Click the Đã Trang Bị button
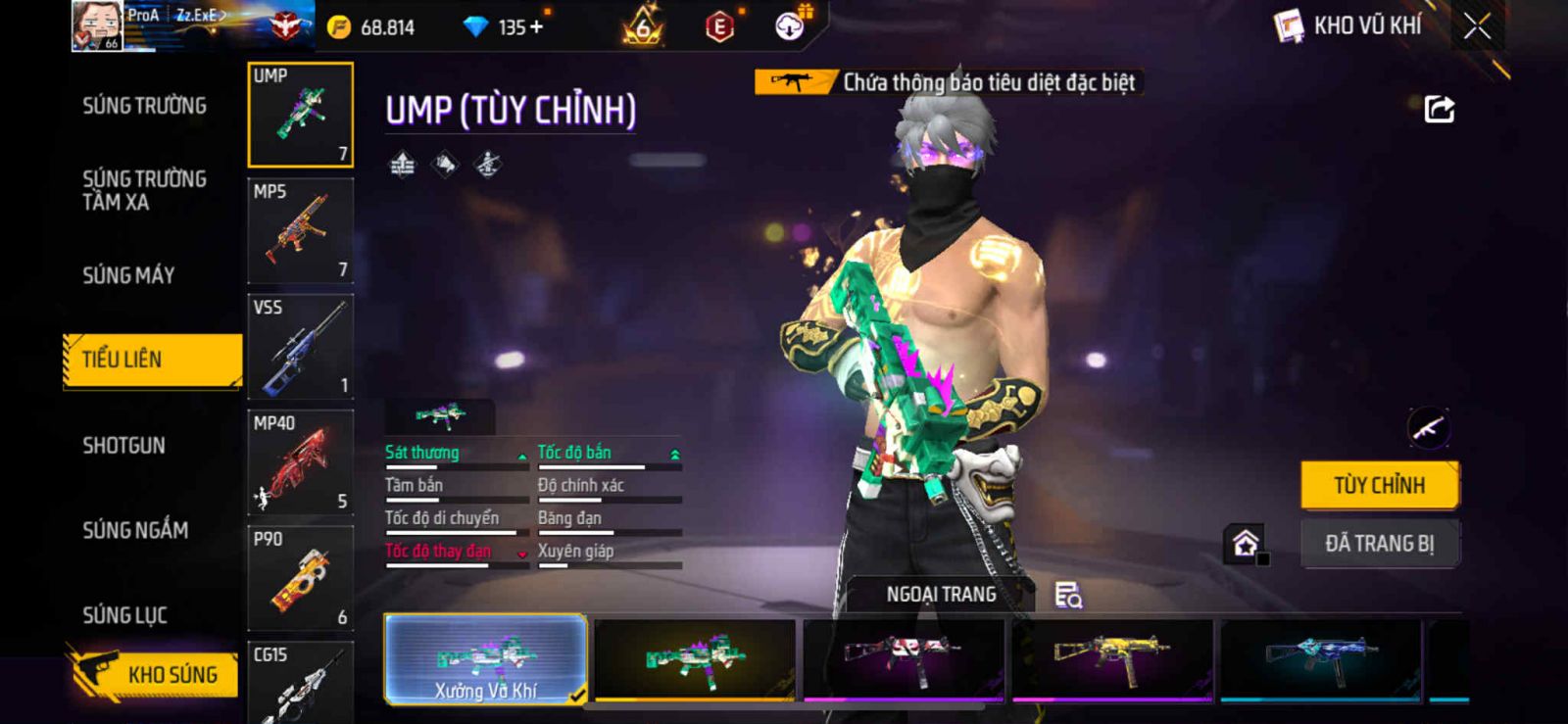1568x724 pixels. pos(1379,544)
